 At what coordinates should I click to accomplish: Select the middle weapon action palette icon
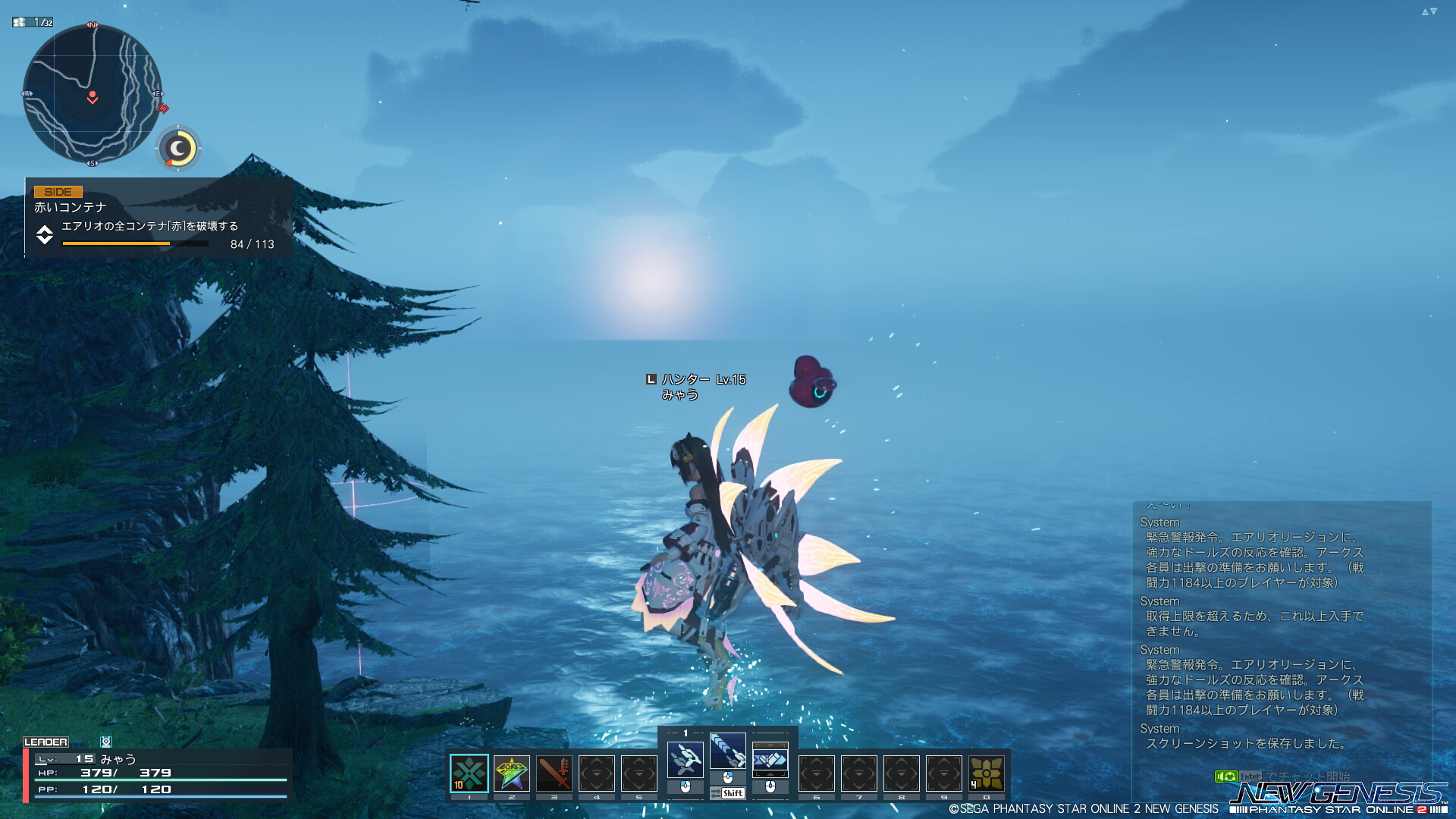tap(728, 751)
